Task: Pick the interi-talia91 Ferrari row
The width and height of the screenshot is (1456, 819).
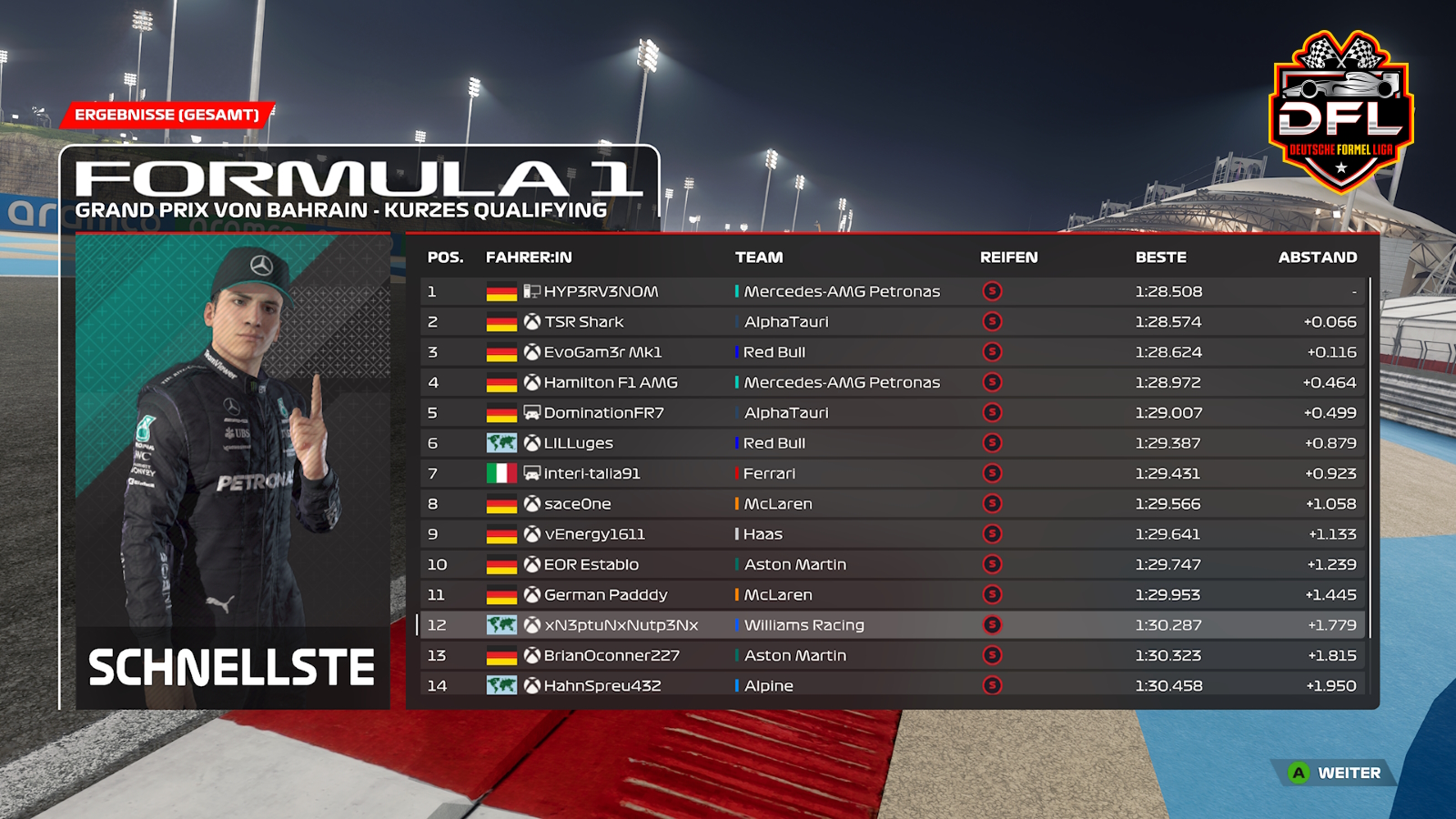Action: tap(591, 473)
